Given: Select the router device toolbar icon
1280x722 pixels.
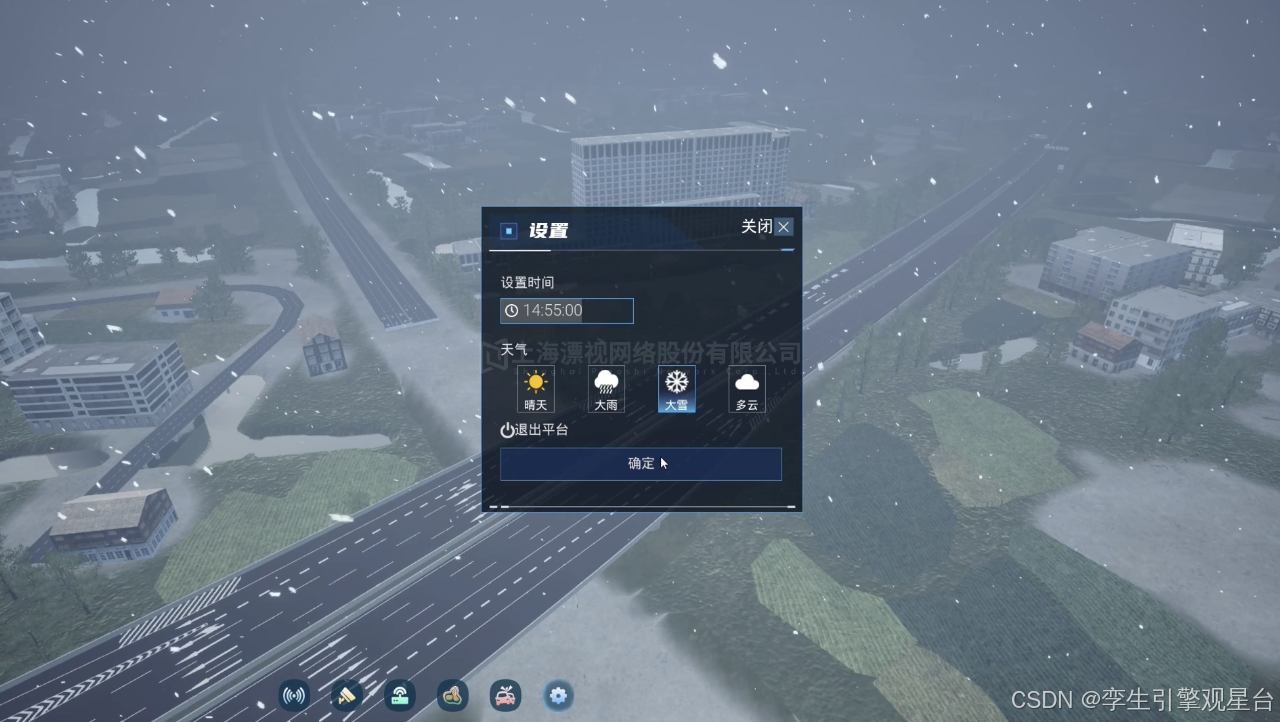Looking at the screenshot, I should coord(400,696).
